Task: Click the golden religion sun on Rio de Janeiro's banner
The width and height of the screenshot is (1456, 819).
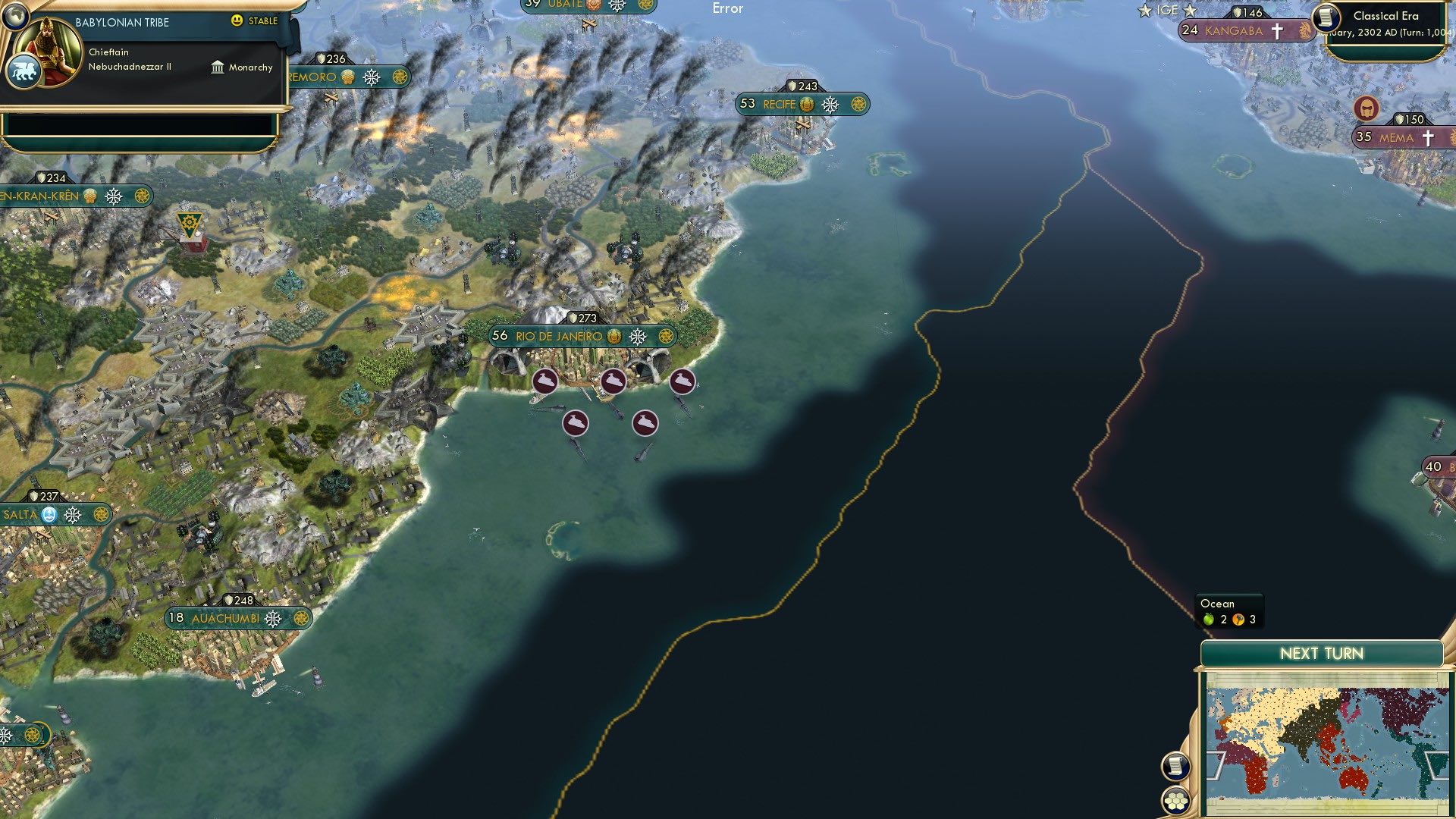Action: pyautogui.click(x=667, y=336)
